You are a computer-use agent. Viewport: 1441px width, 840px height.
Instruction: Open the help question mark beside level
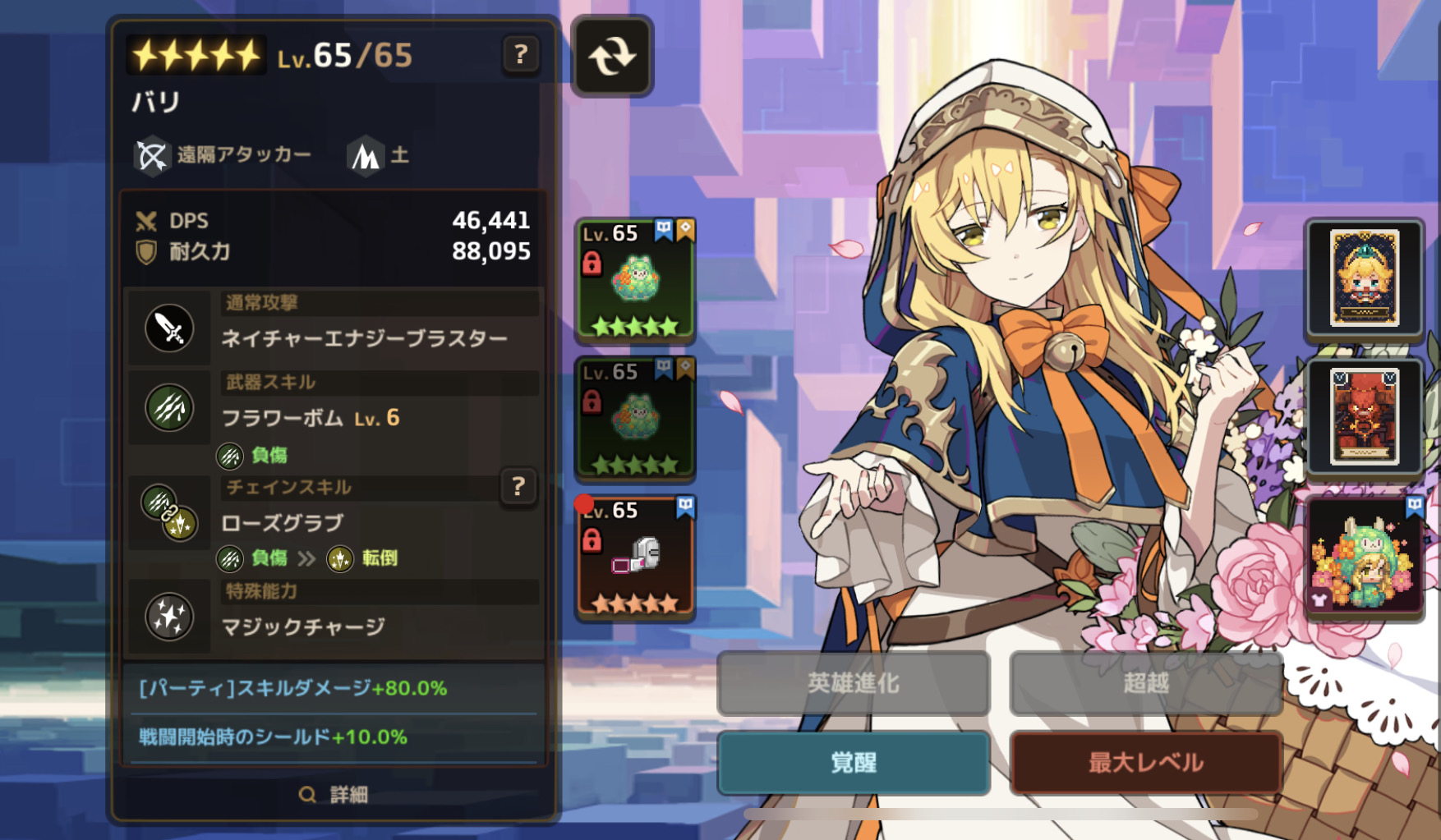coord(520,55)
